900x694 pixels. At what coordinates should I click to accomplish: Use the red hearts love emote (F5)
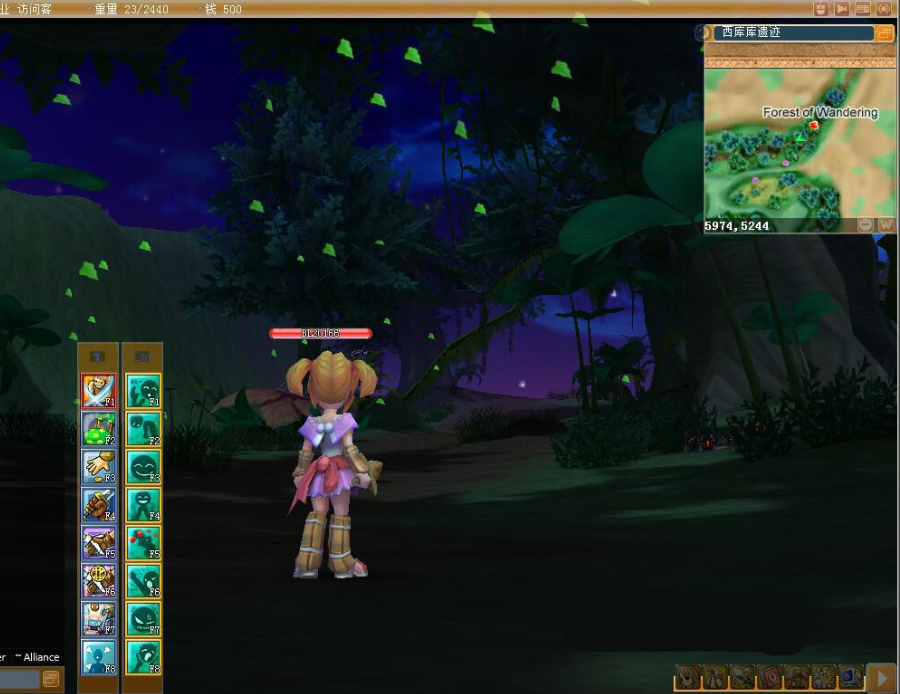[143, 543]
